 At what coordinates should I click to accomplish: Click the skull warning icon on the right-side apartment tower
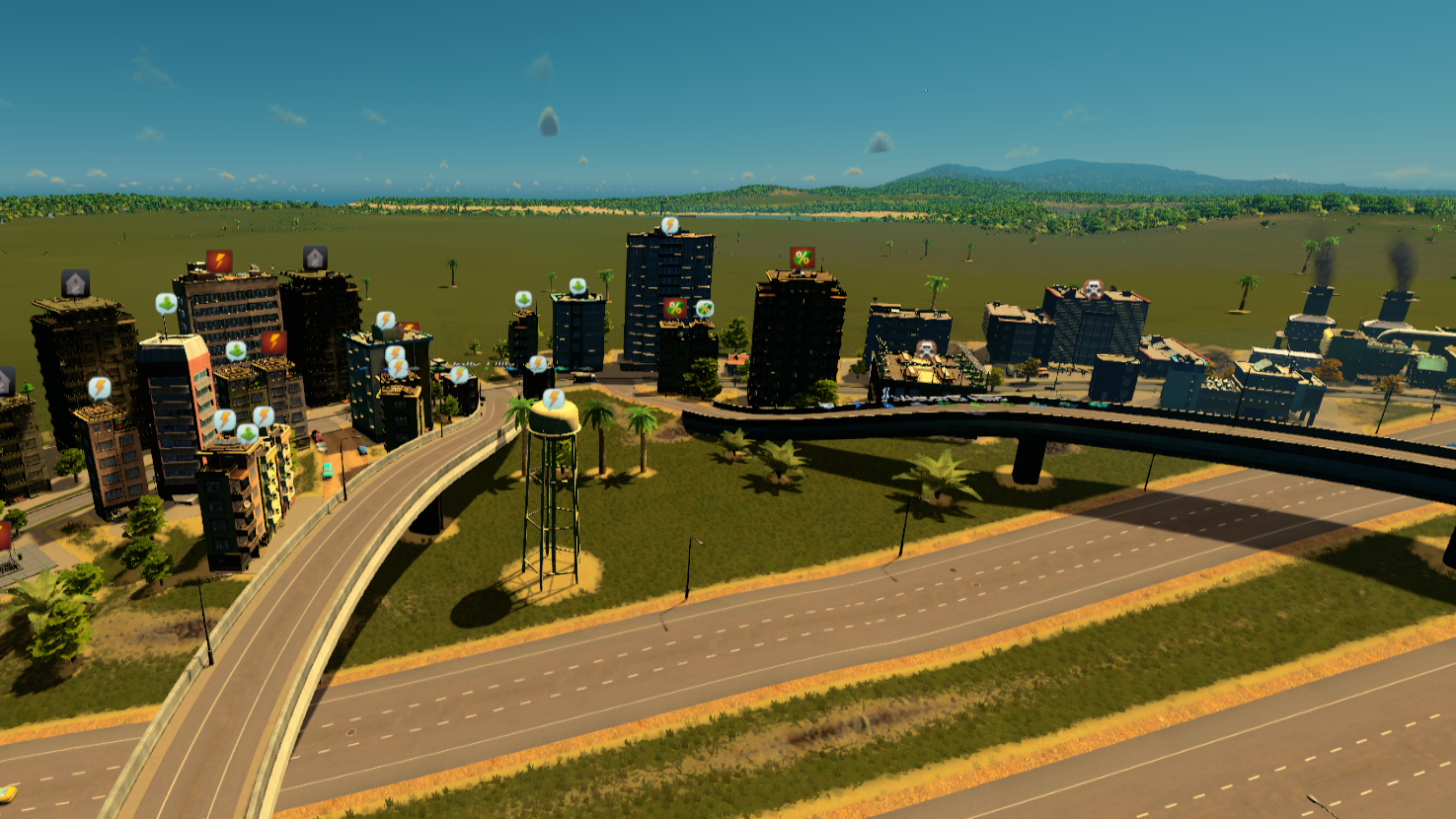point(1094,287)
